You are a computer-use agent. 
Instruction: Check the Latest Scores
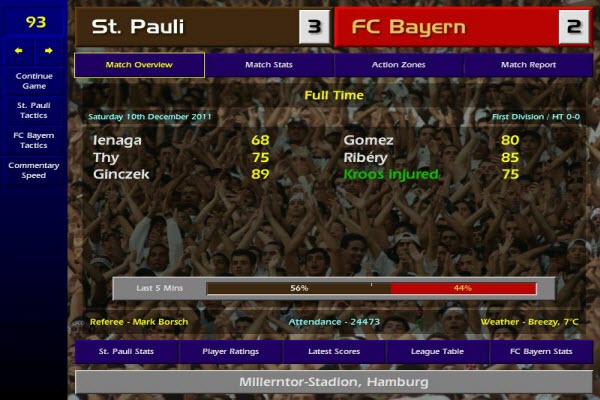click(335, 352)
